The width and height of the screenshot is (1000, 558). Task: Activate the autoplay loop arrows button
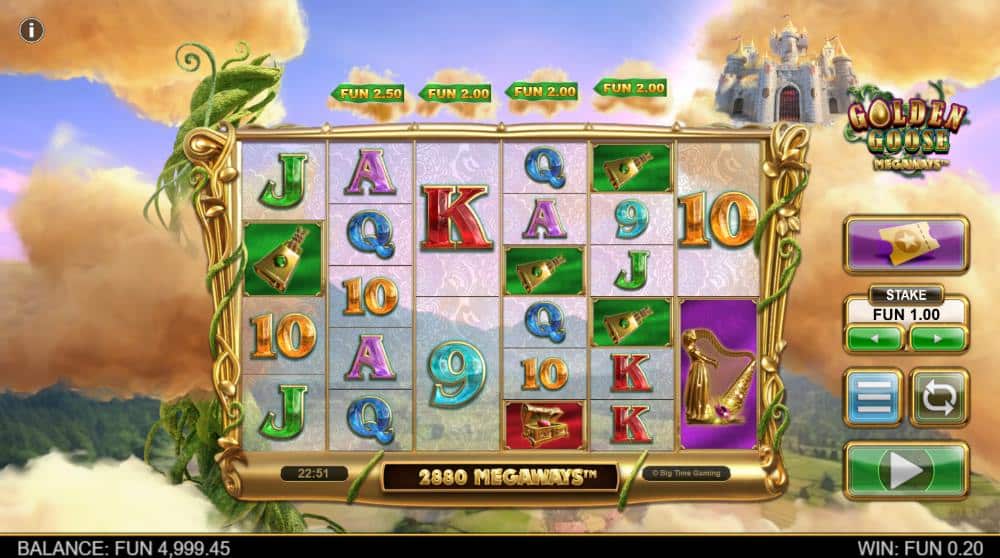point(938,397)
